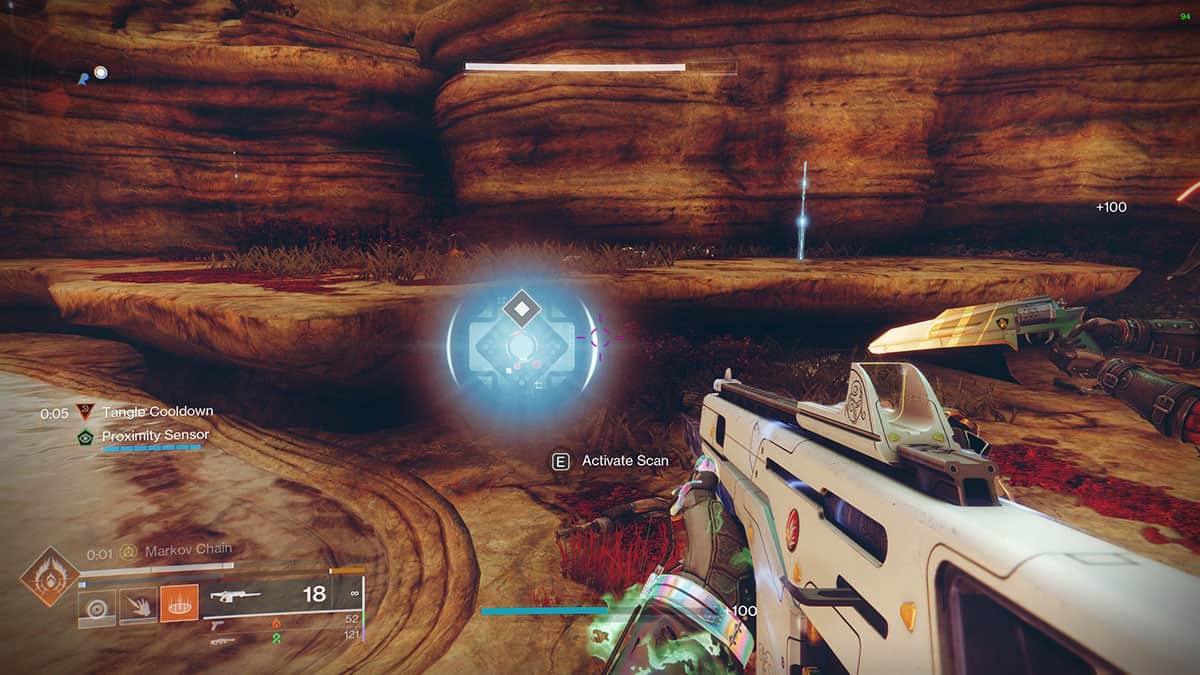Choose the heavy weapon icon

[x=223, y=641]
